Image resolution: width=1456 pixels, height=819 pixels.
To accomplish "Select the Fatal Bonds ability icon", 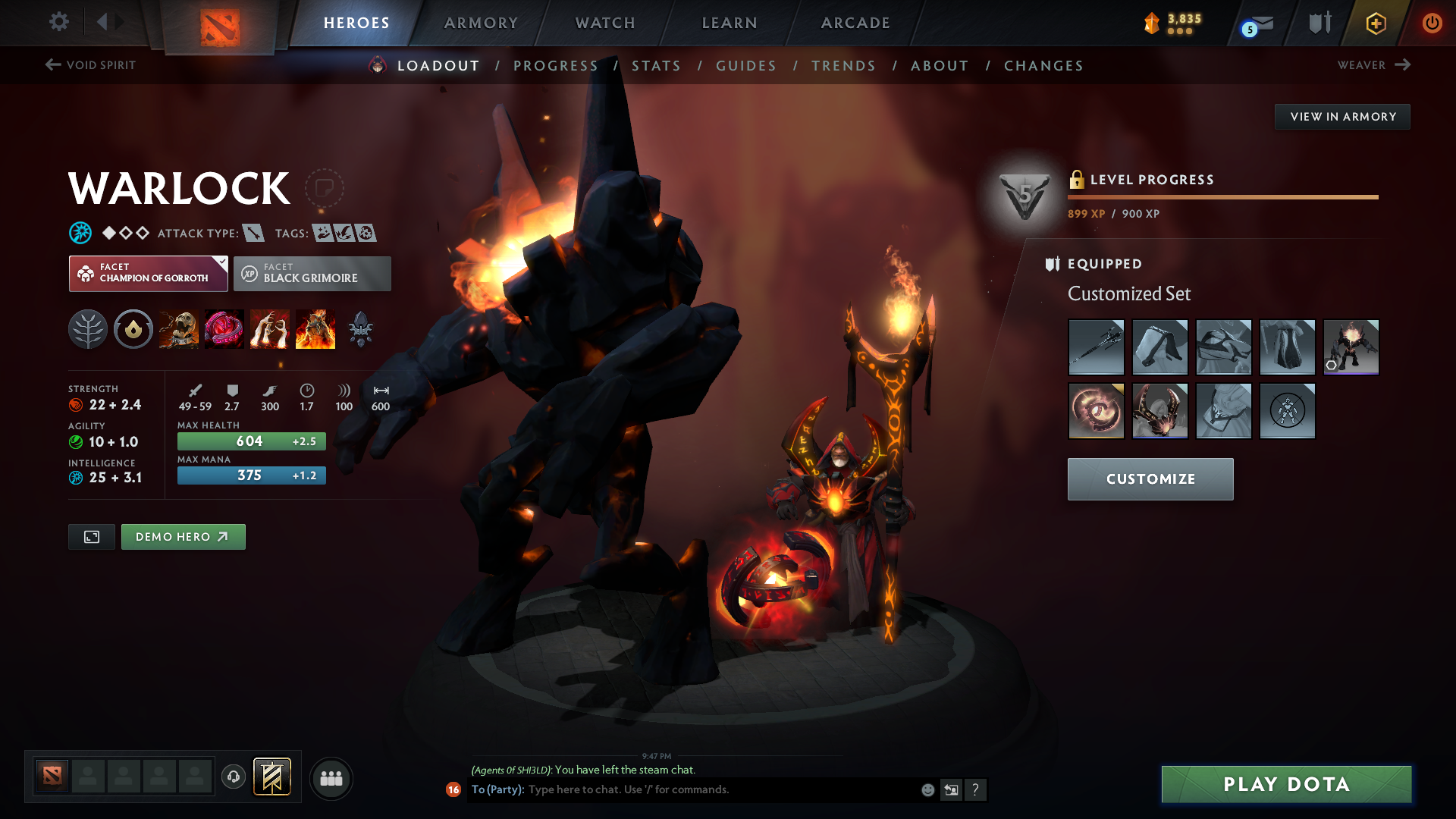I will point(179,328).
